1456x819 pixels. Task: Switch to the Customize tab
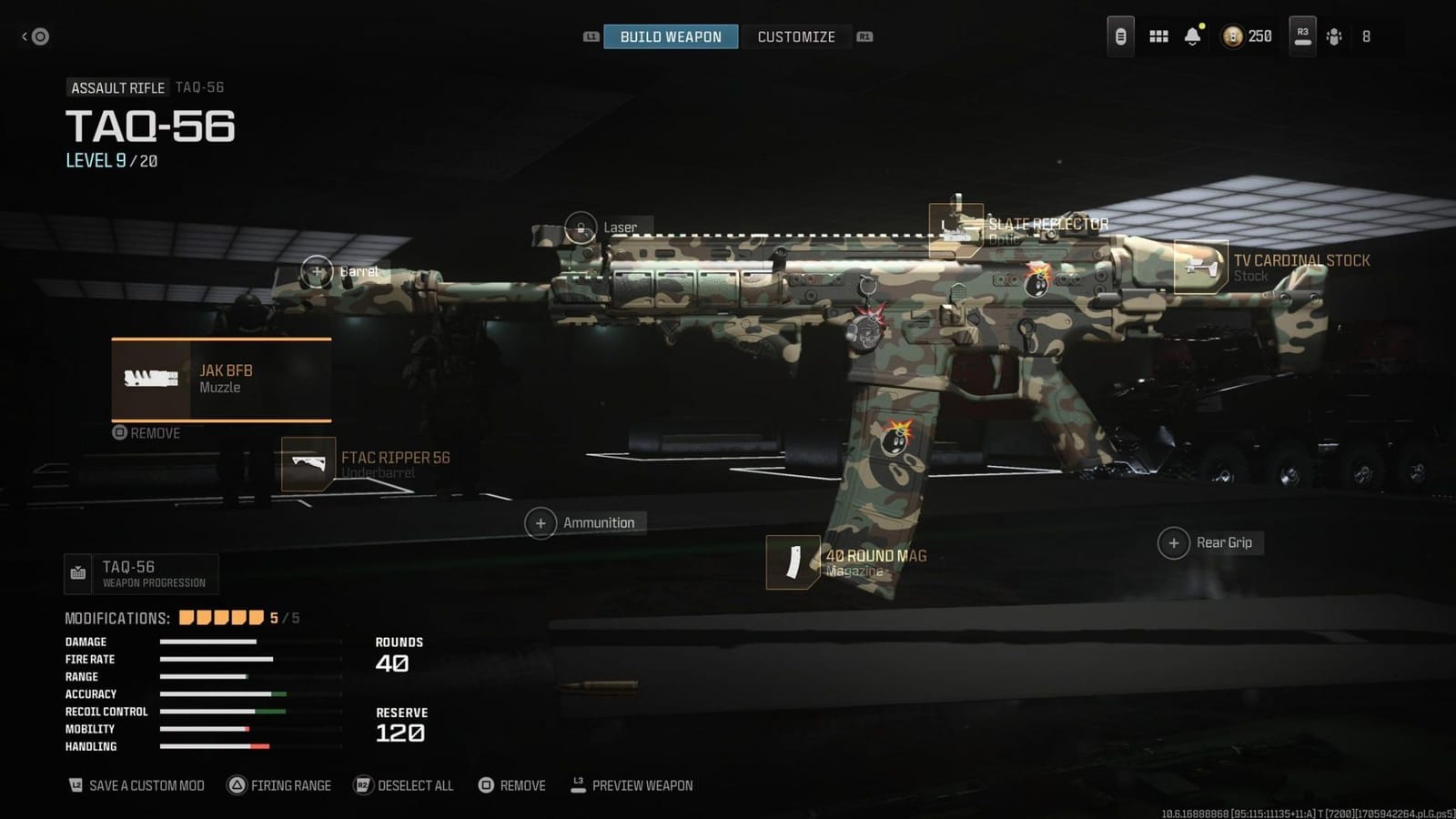[796, 36]
